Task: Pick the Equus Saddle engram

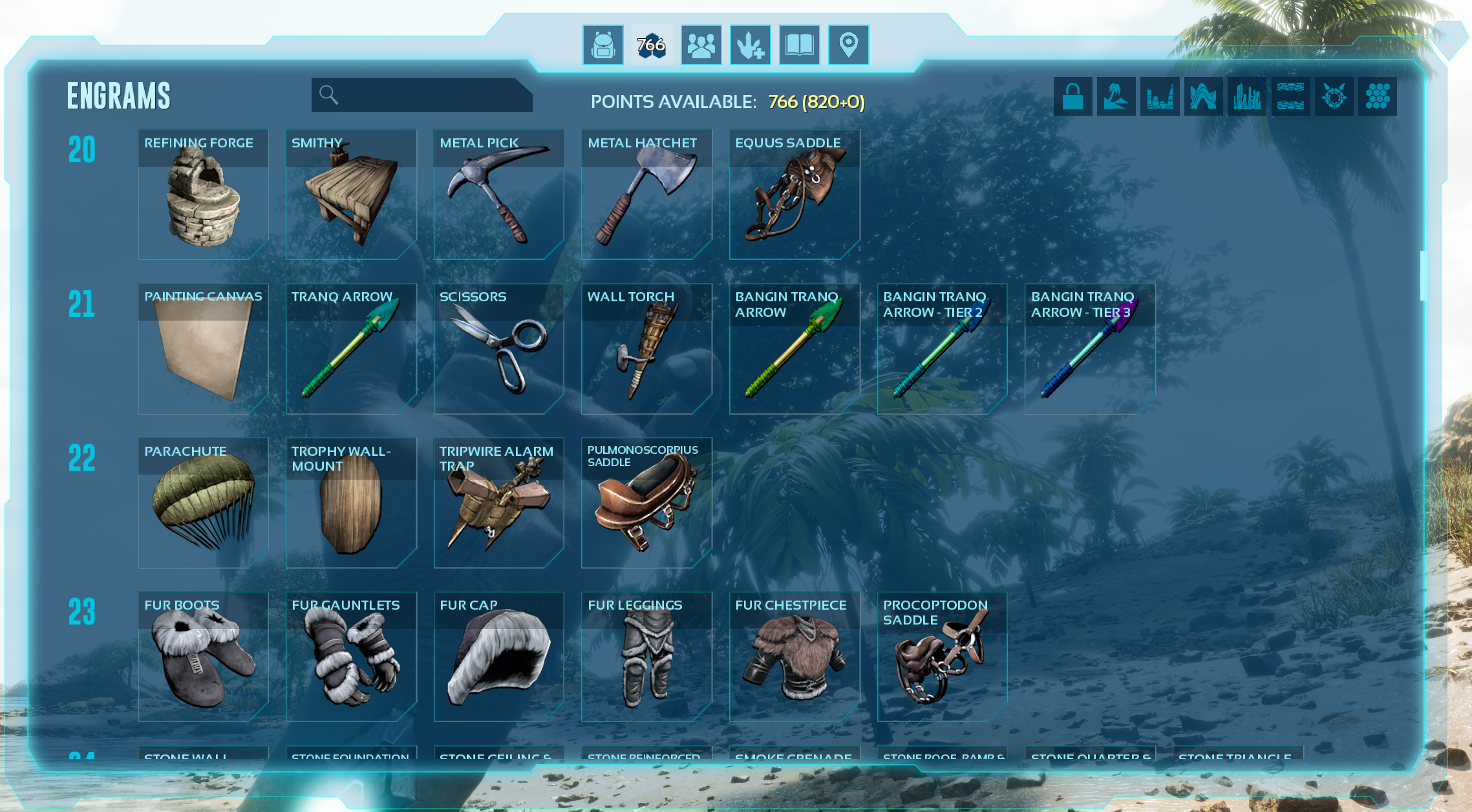Action: 795,194
